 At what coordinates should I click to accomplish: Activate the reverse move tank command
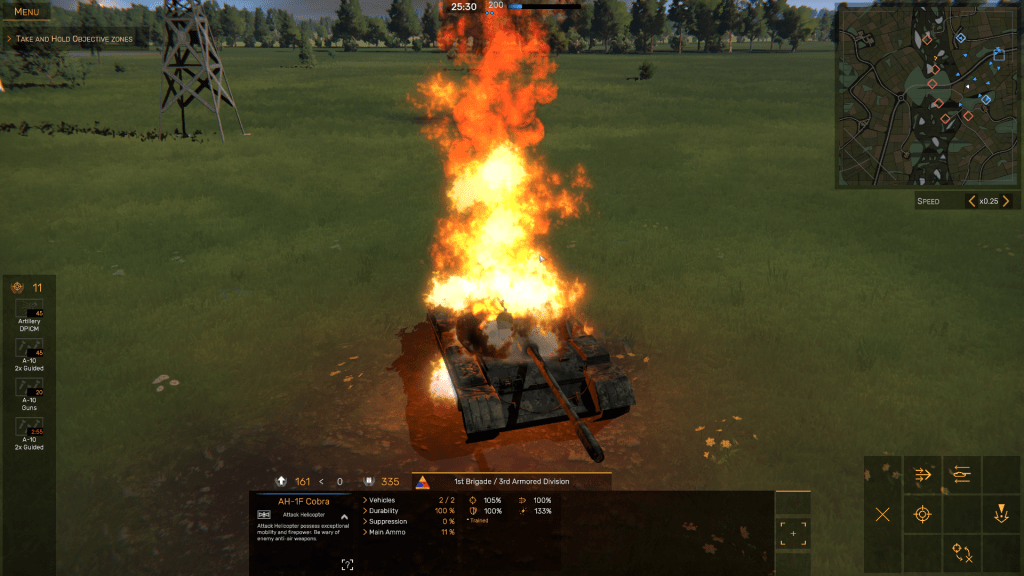961,475
